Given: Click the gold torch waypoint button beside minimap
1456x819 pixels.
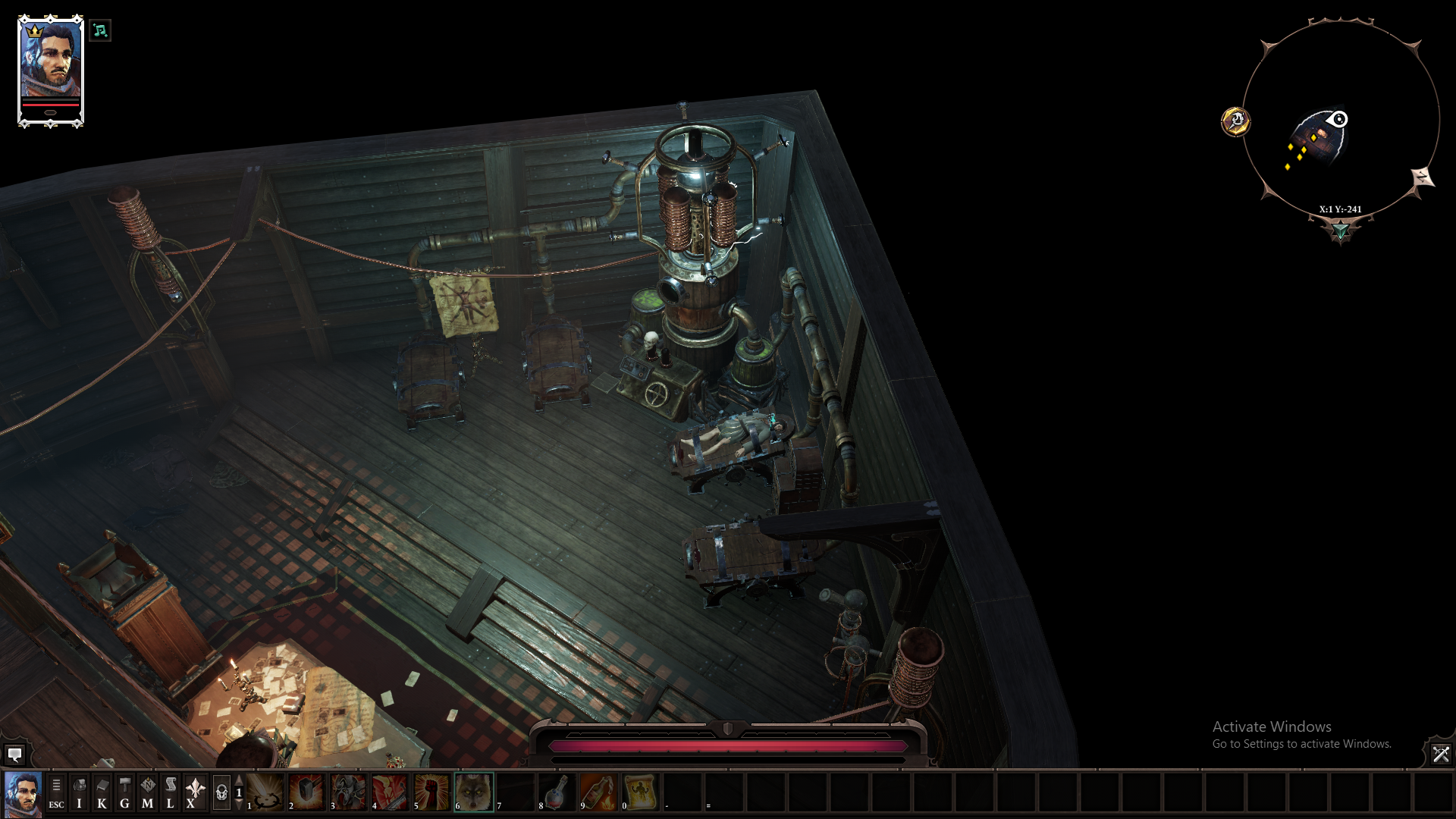Looking at the screenshot, I should 1235,121.
